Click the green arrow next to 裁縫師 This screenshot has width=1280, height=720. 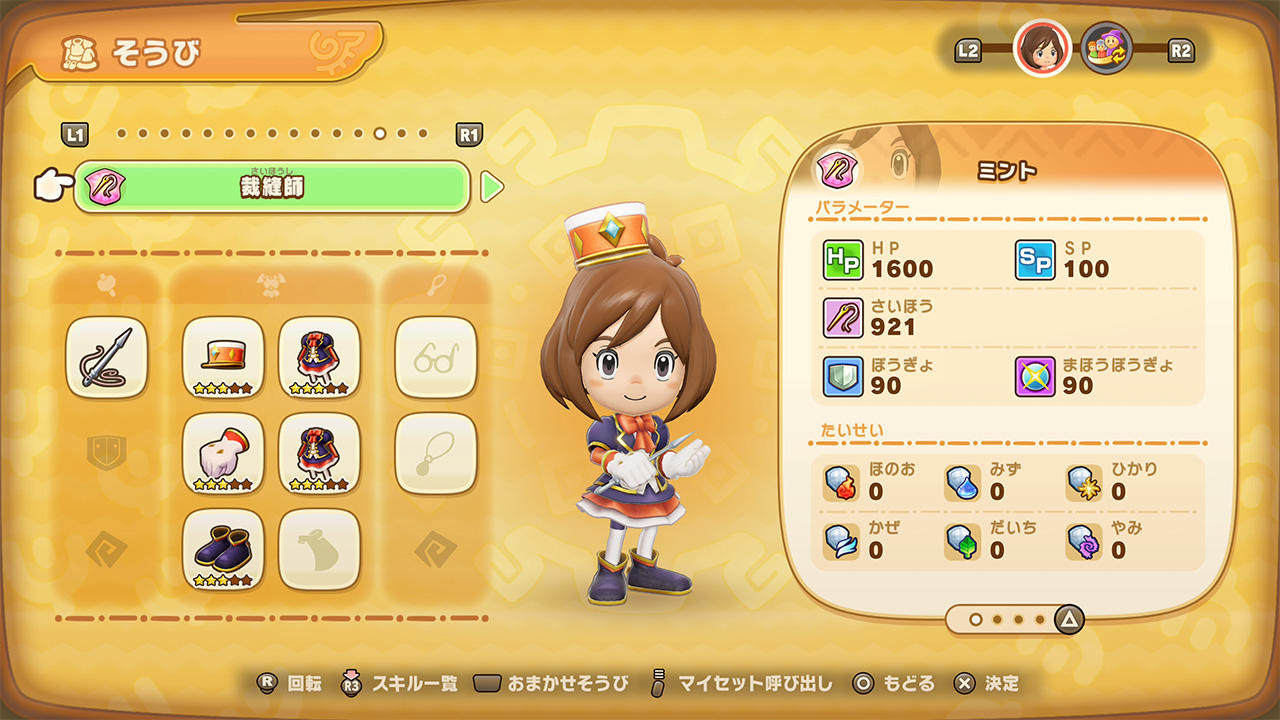tap(491, 187)
